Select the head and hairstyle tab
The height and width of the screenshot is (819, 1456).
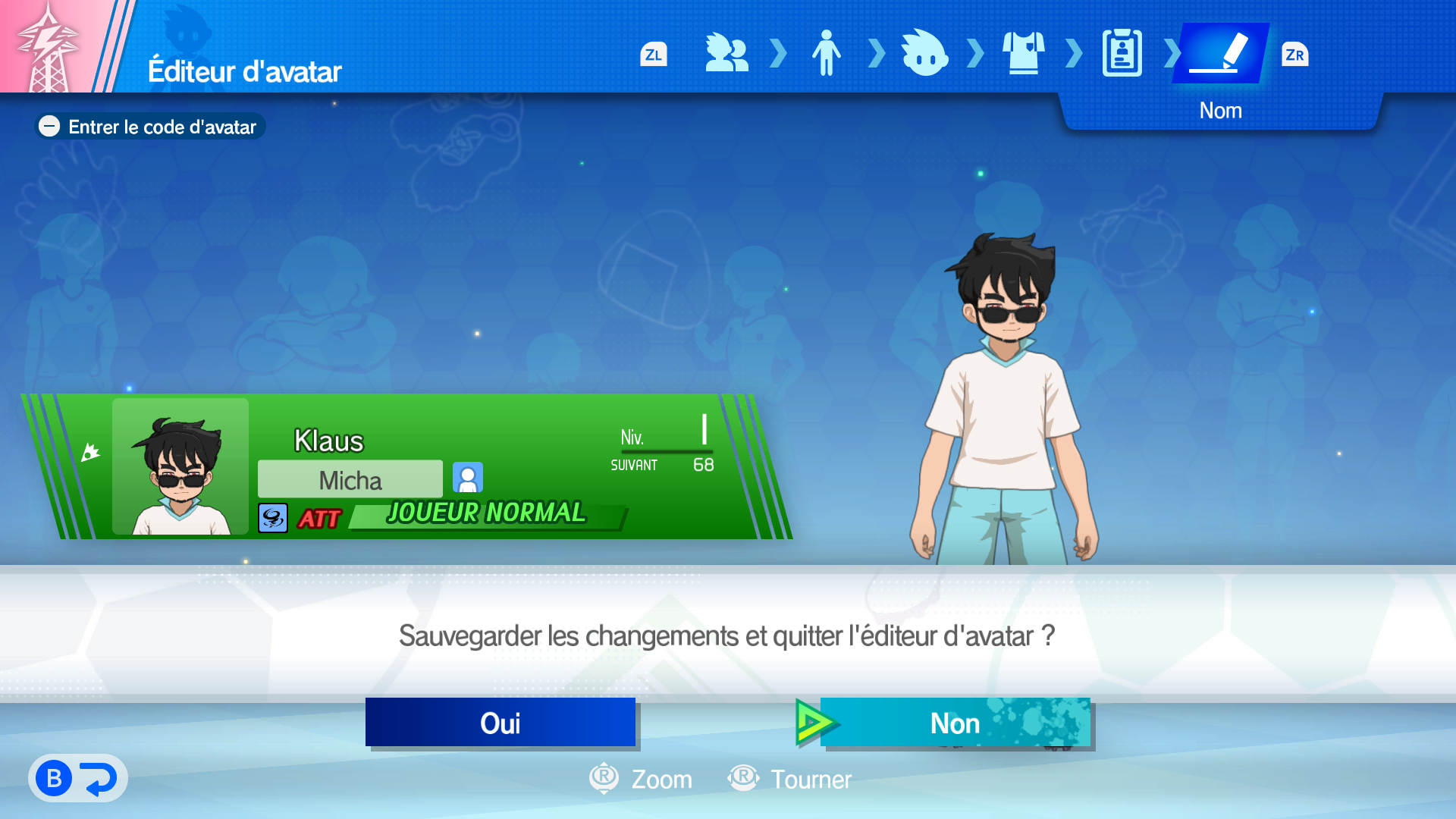click(x=924, y=53)
